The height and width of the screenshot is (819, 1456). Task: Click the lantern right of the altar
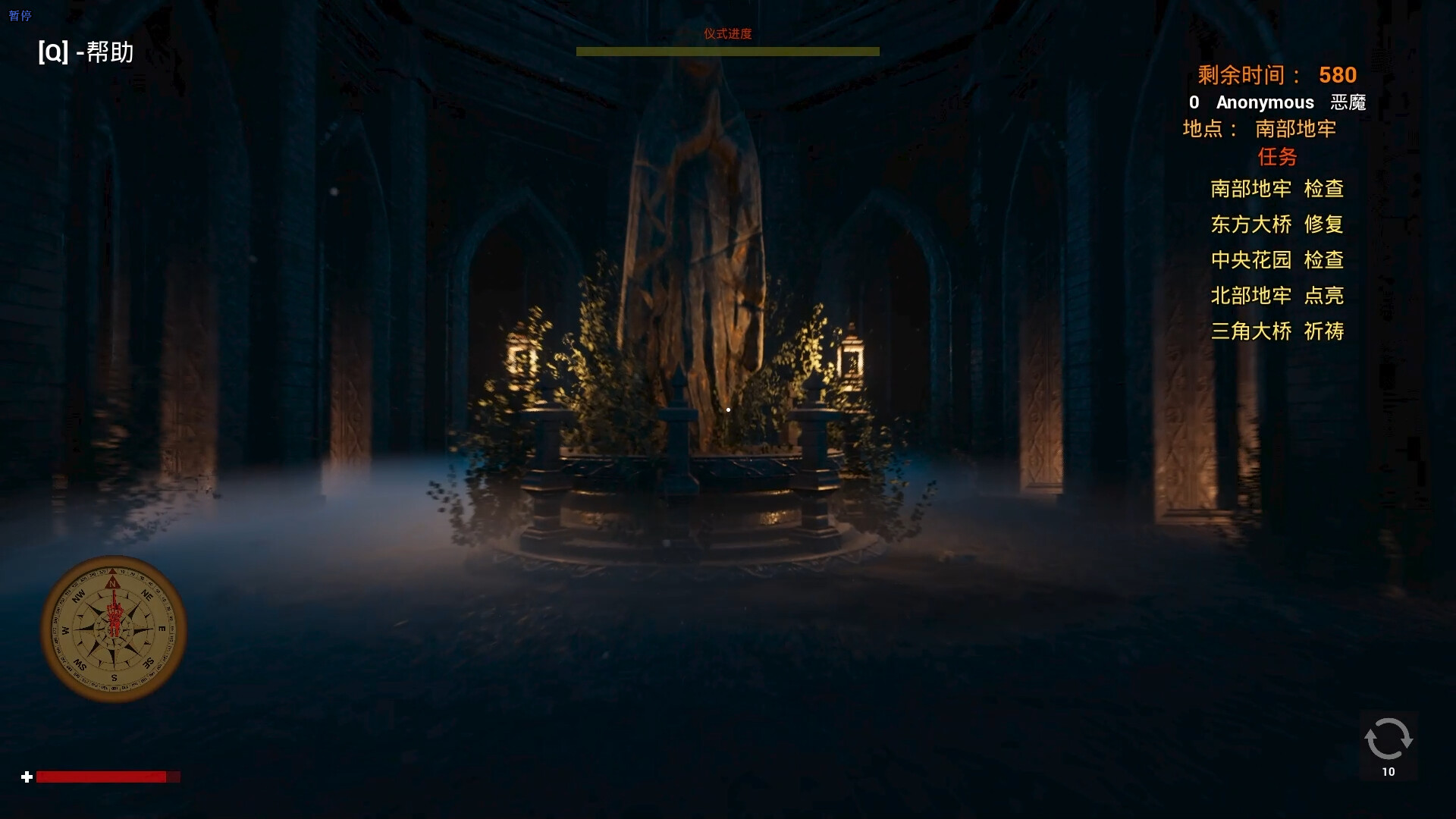[852, 356]
